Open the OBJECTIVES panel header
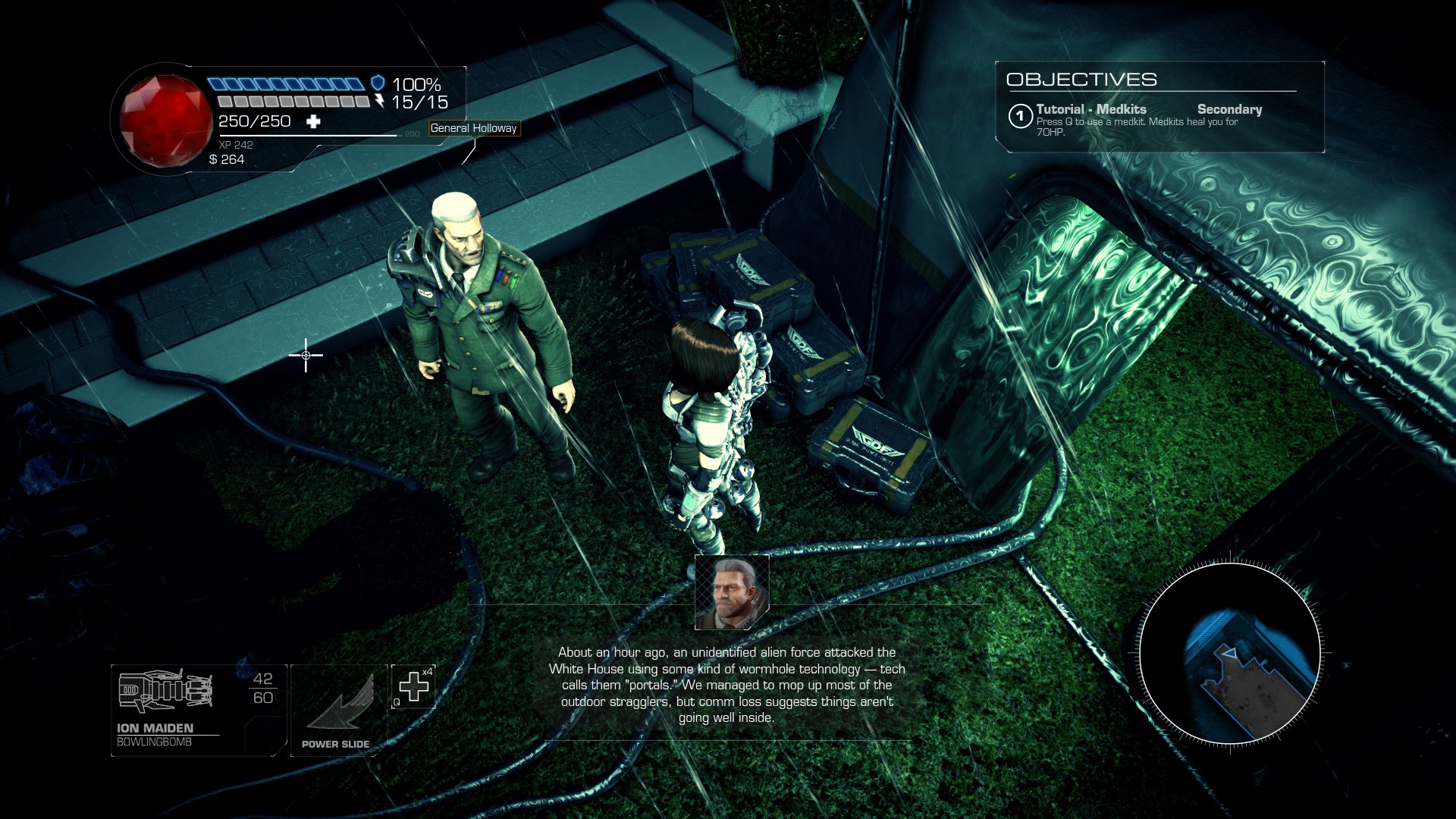Screen dimensions: 1456x819 [x=1083, y=78]
